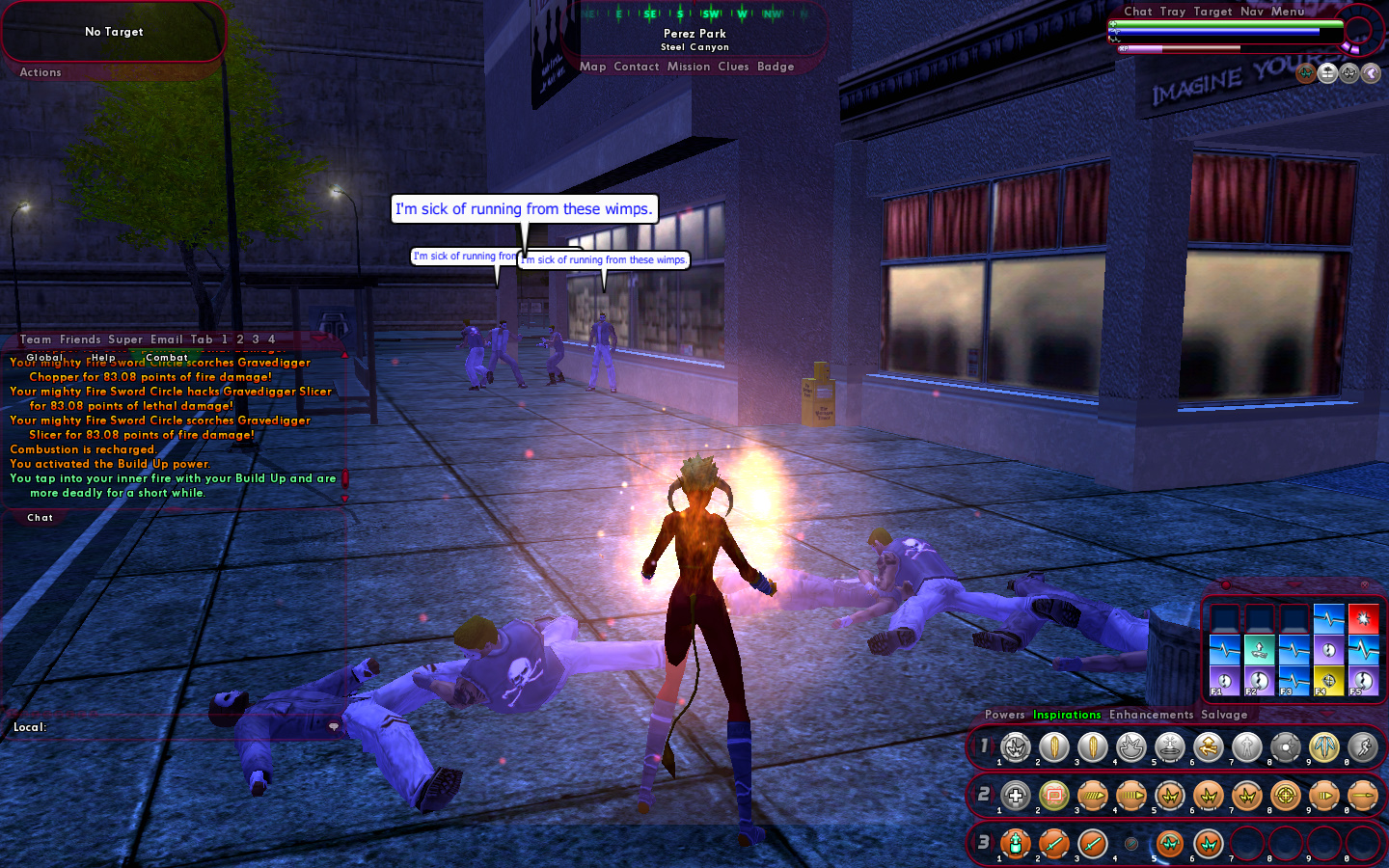This screenshot has height=868, width=1389.
Task: Switch to the Help chat tab
Action: tap(103, 357)
